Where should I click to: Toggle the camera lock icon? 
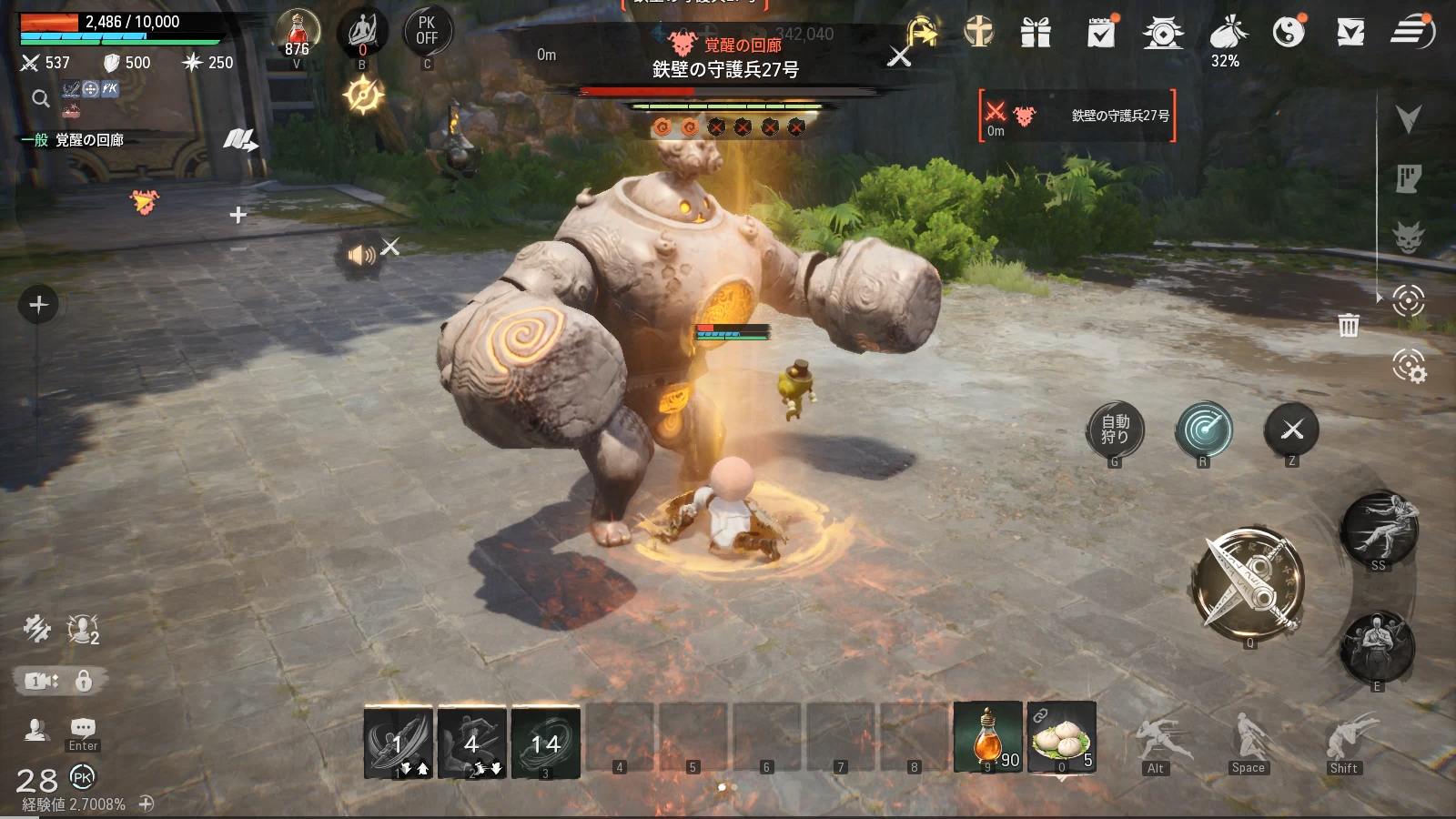pos(84,680)
